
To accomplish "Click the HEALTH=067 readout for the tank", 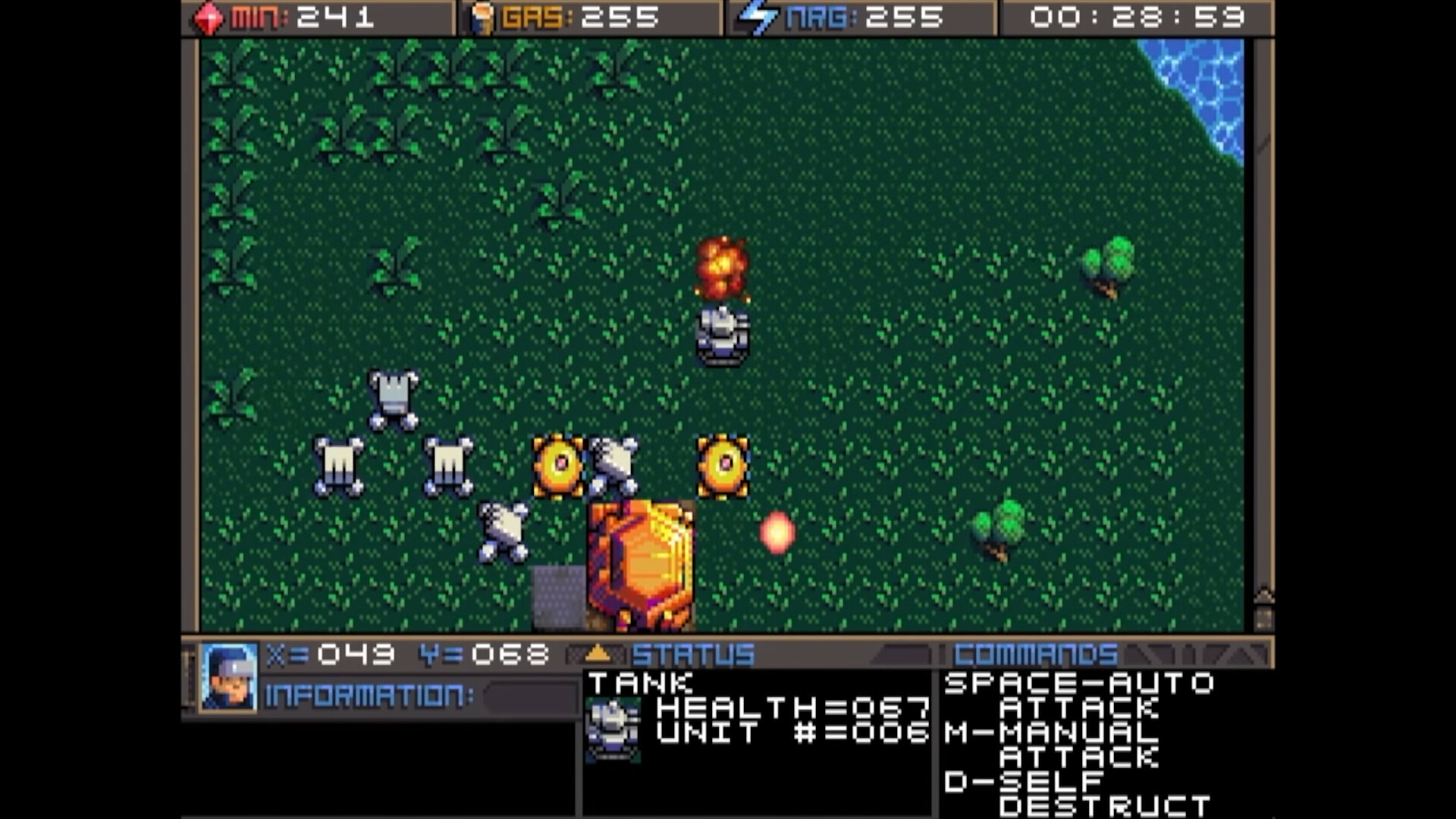I will pos(792,709).
